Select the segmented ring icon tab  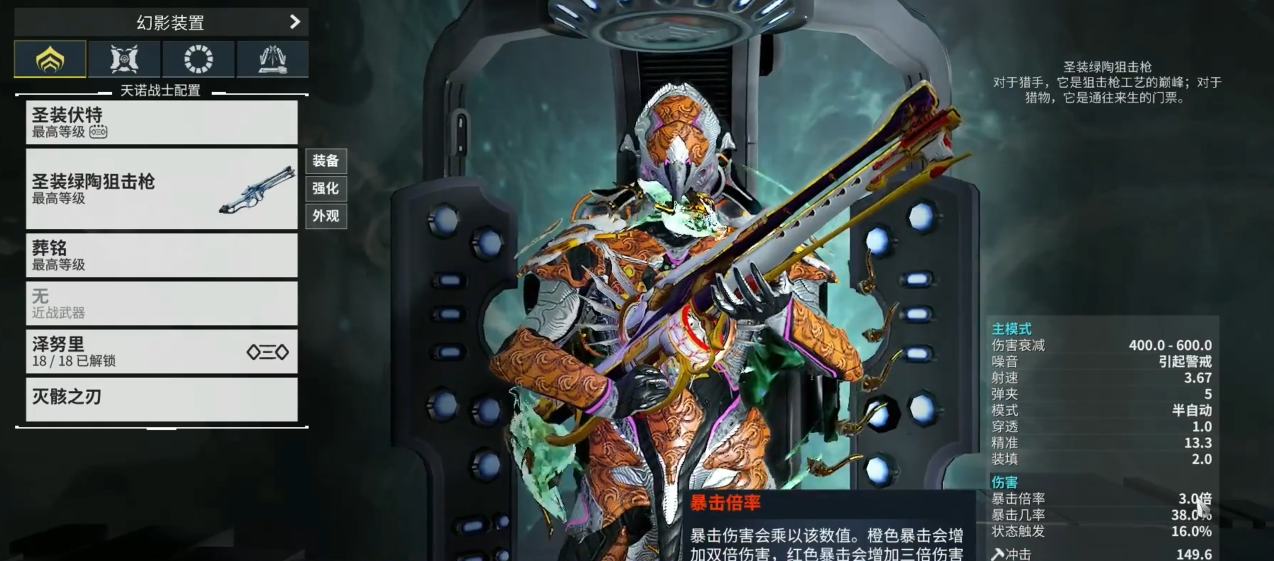pos(198,59)
